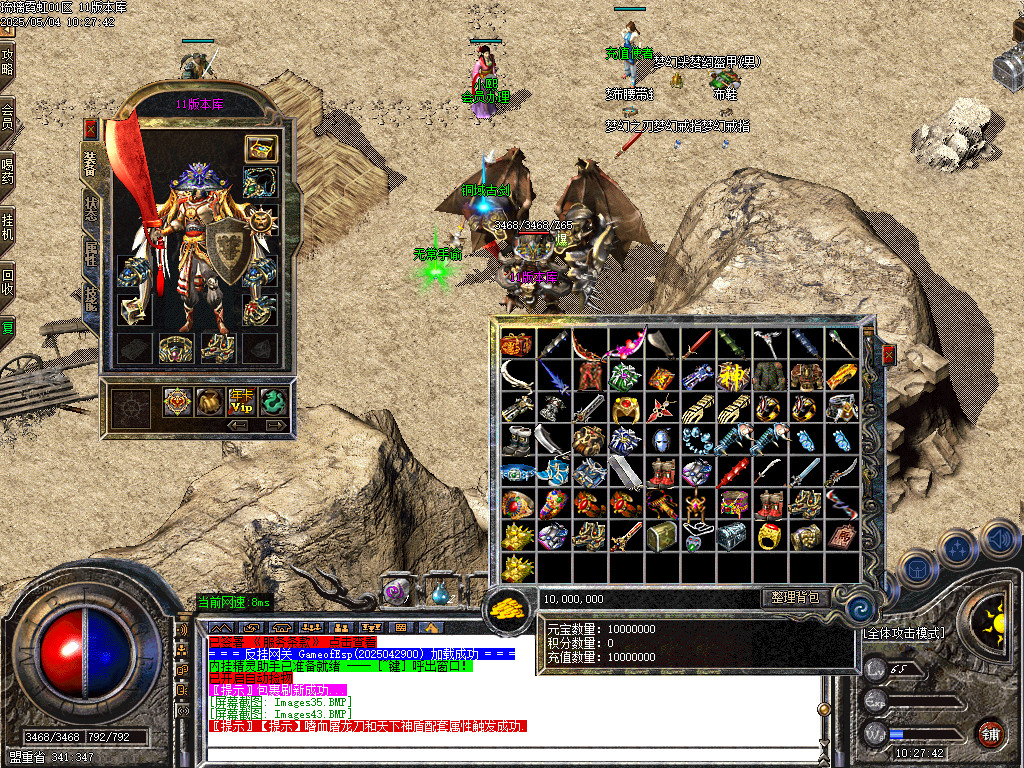This screenshot has height=768, width=1024.
Task: Open the 回收 recycle side button
Action: point(8,280)
